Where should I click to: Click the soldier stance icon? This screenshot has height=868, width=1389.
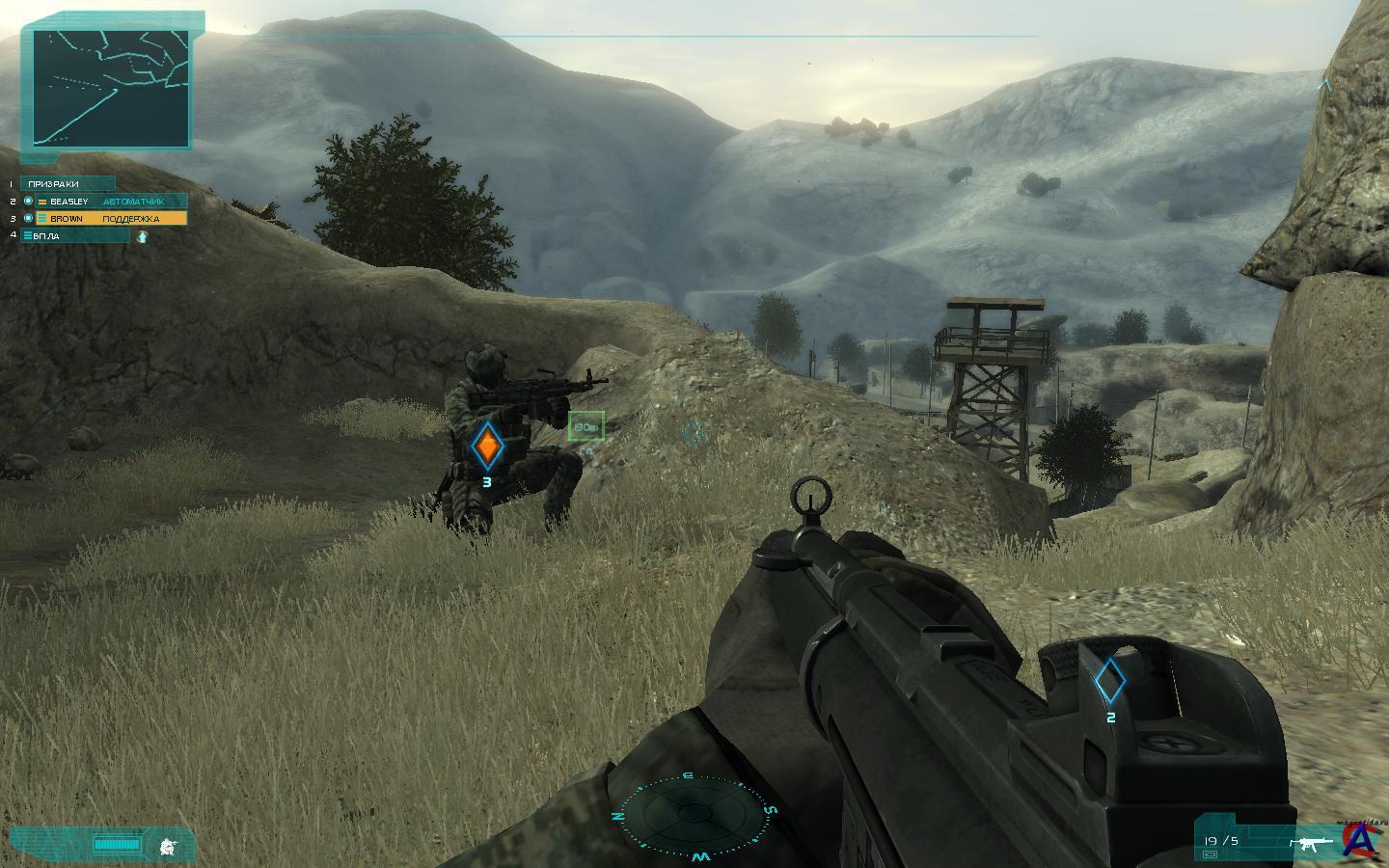[x=169, y=846]
